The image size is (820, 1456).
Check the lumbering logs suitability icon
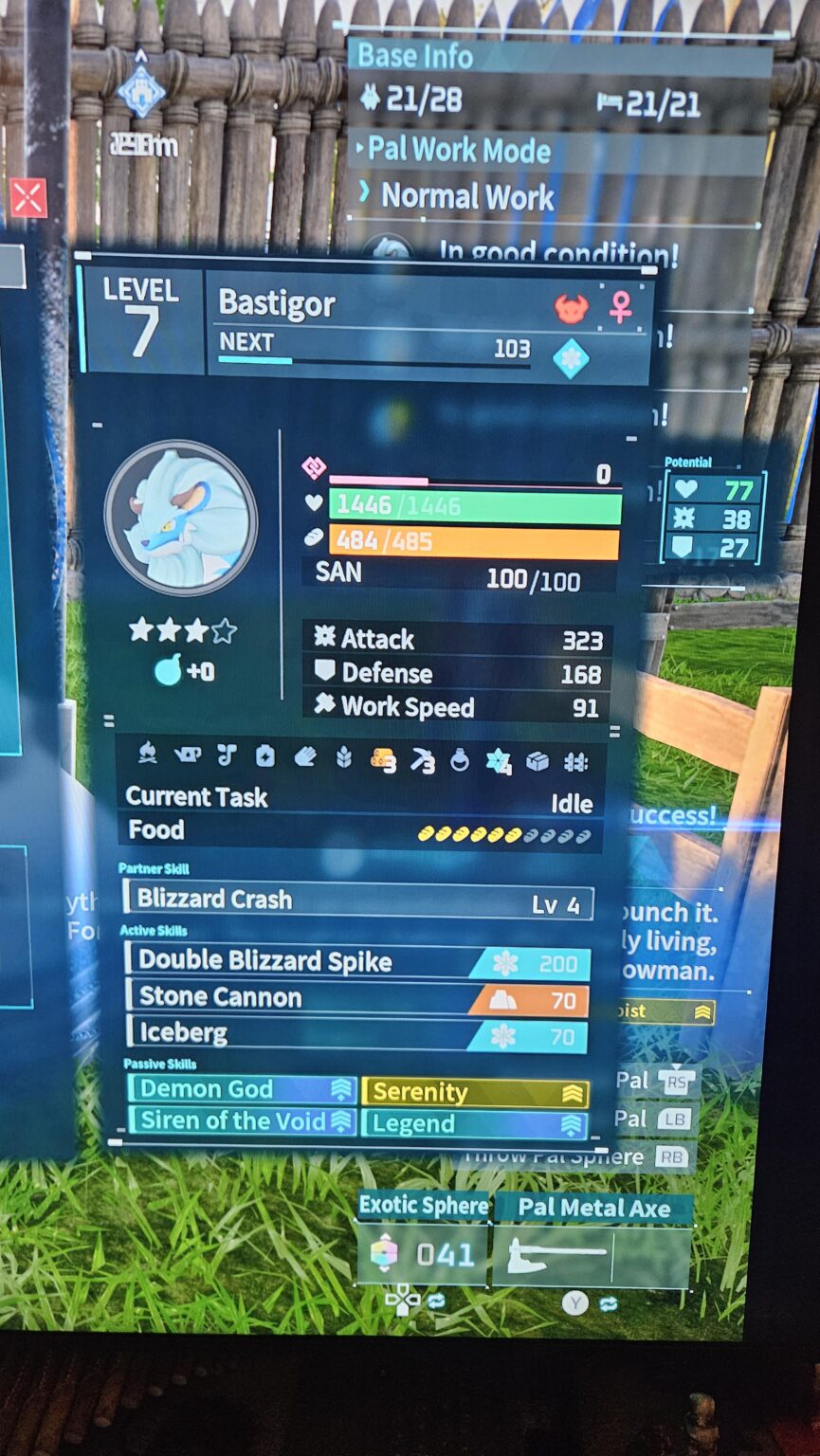pos(383,759)
